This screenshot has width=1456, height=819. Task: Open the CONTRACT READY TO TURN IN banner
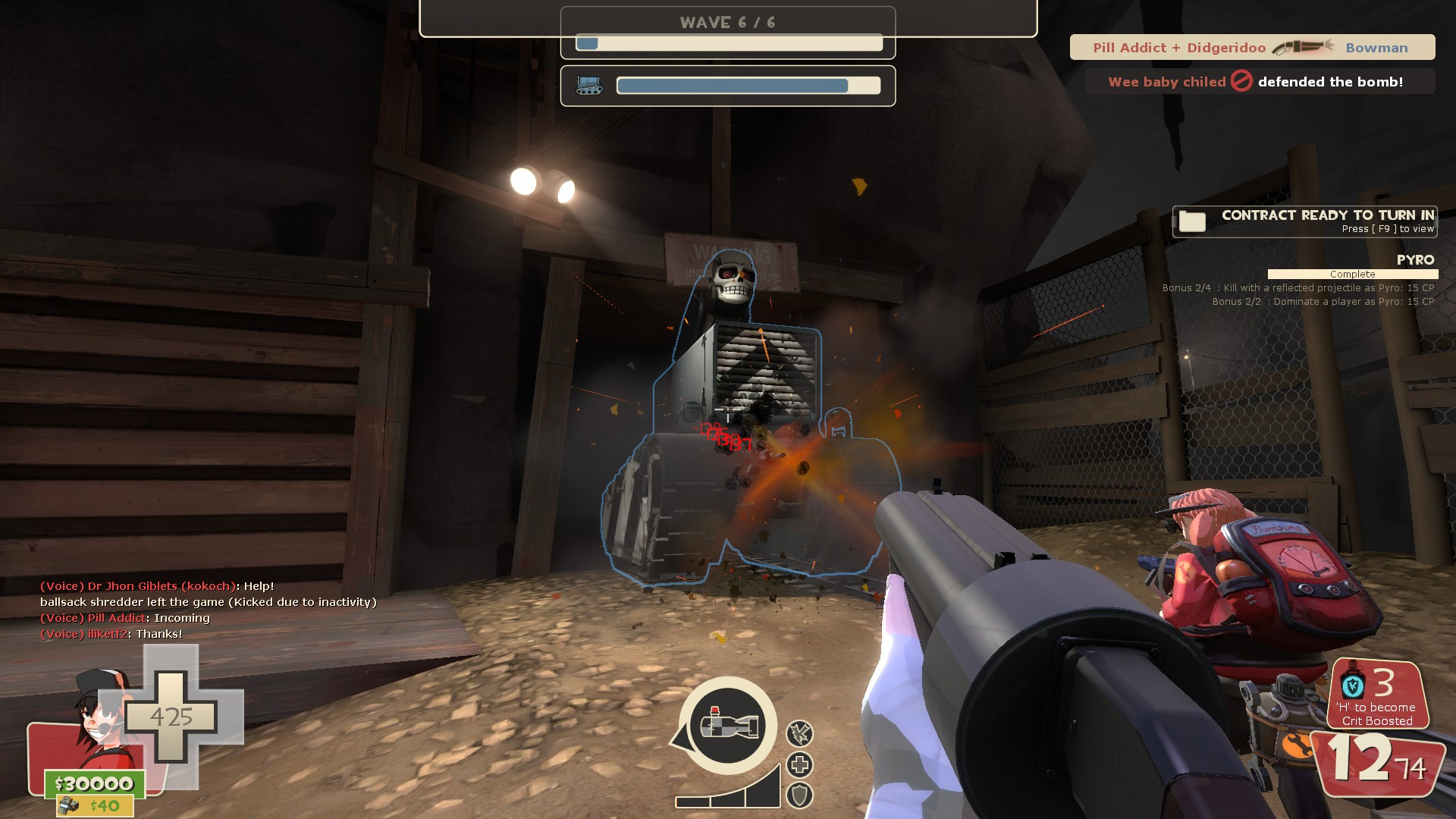(1327, 215)
